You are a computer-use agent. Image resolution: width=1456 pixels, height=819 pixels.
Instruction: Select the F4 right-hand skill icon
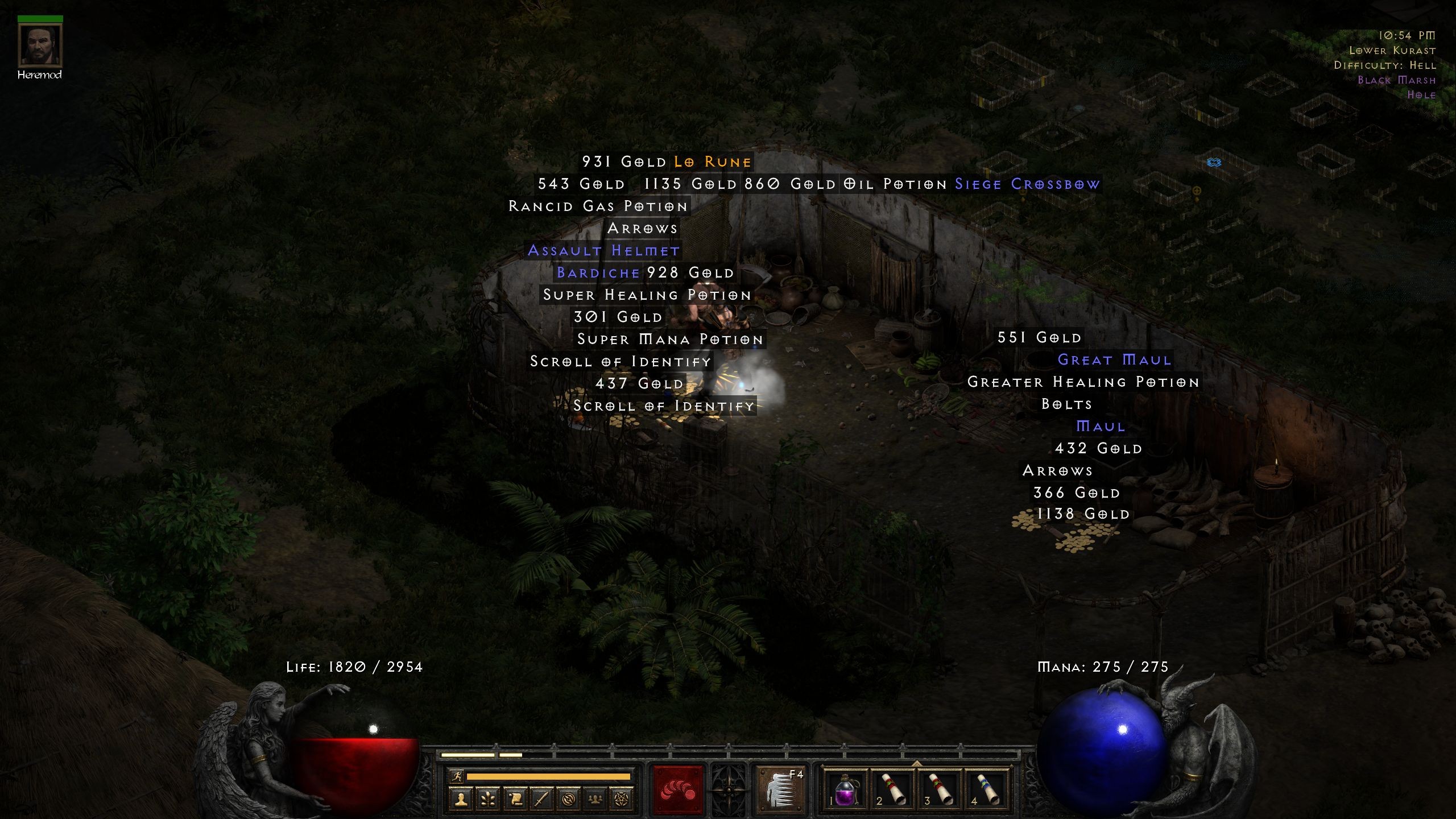(780, 790)
